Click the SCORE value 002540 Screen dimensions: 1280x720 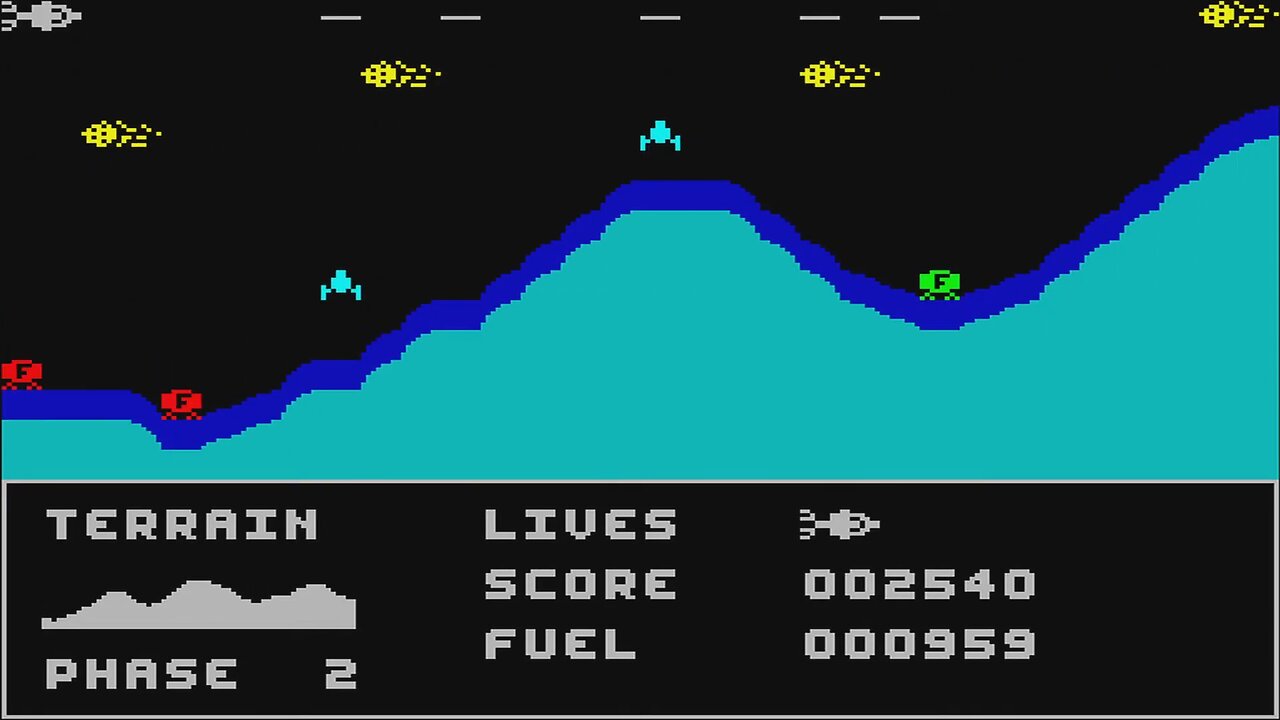(x=918, y=584)
